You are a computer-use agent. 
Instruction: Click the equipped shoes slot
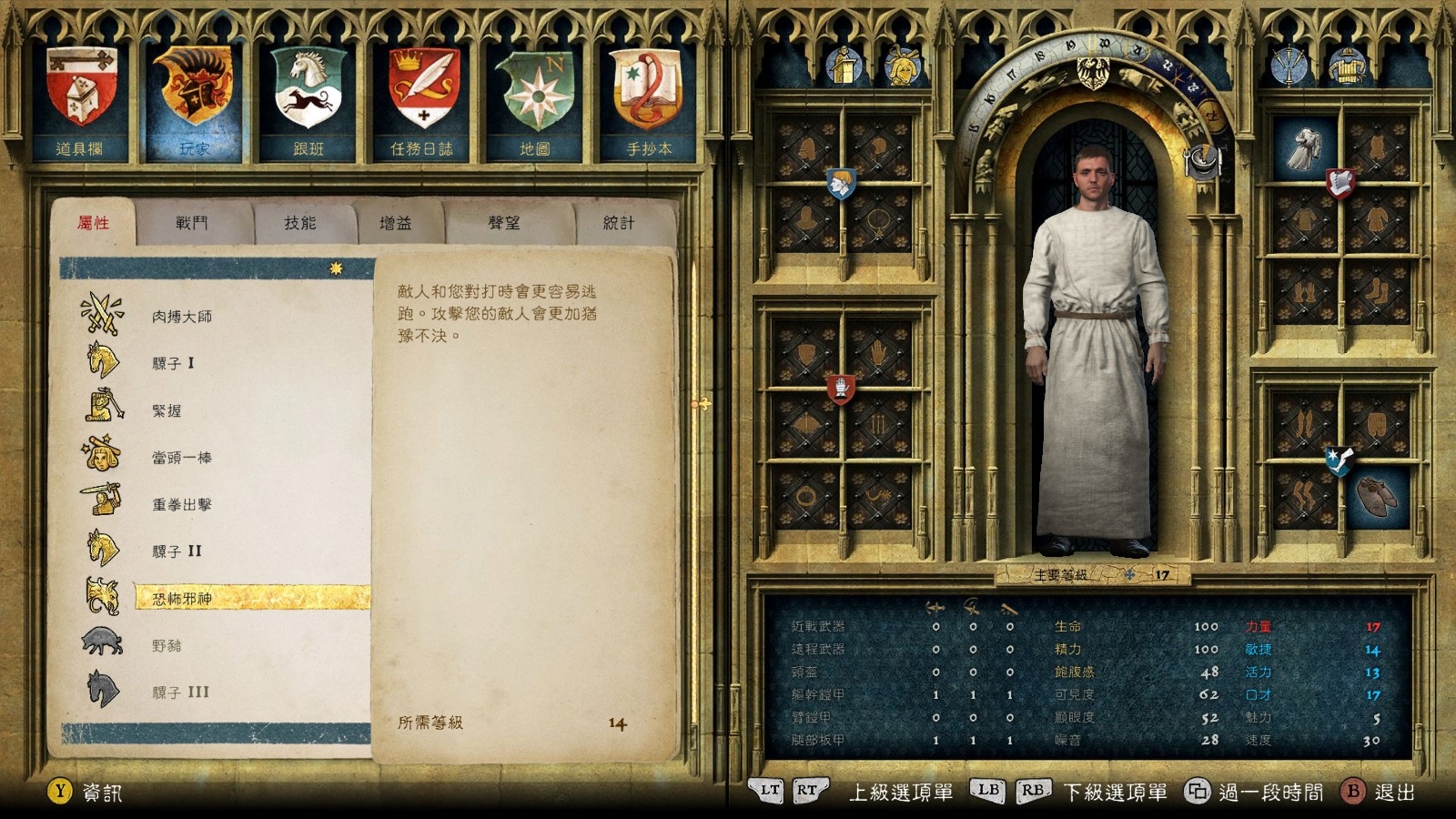click(x=1377, y=496)
